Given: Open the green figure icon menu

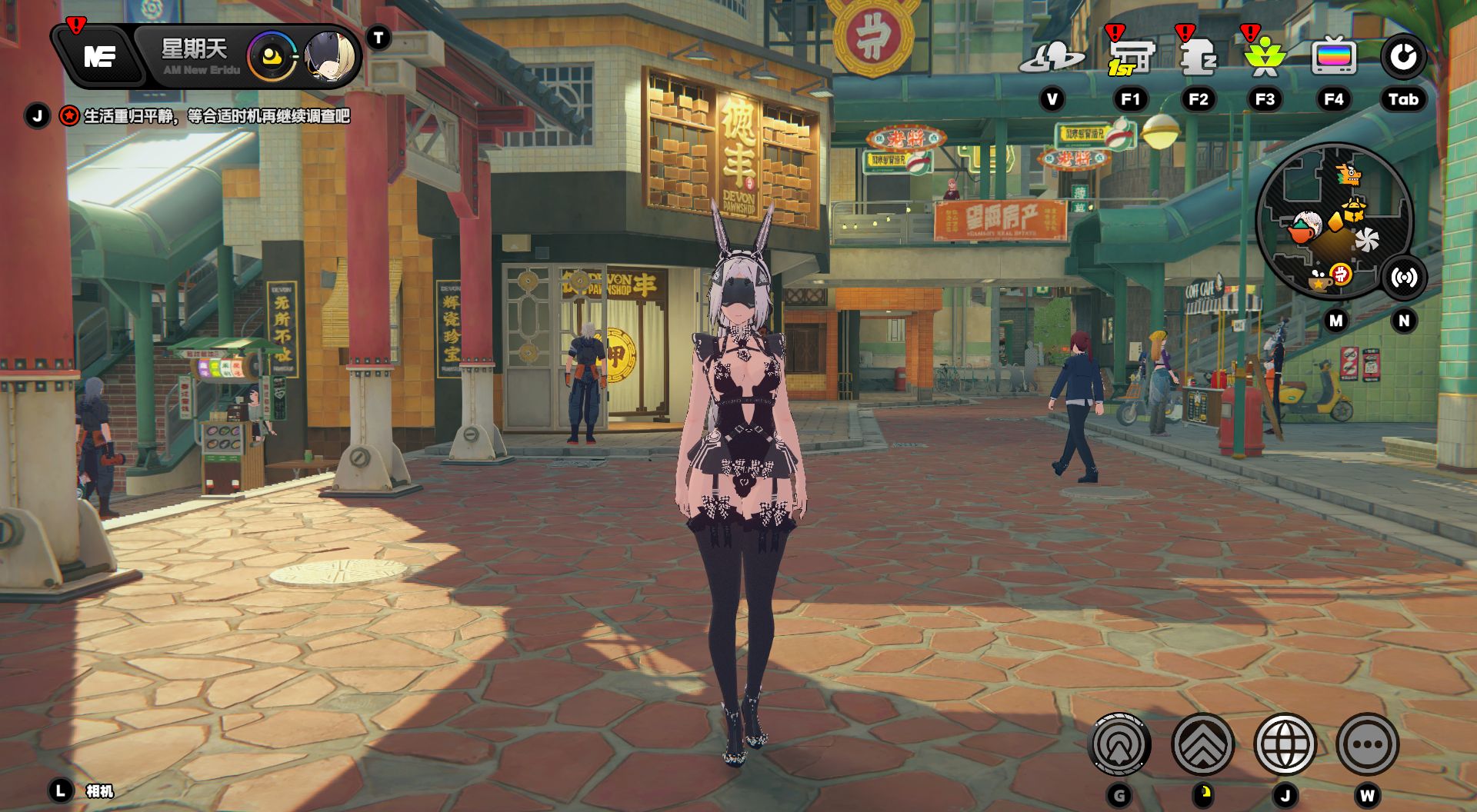Looking at the screenshot, I should 1264,58.
